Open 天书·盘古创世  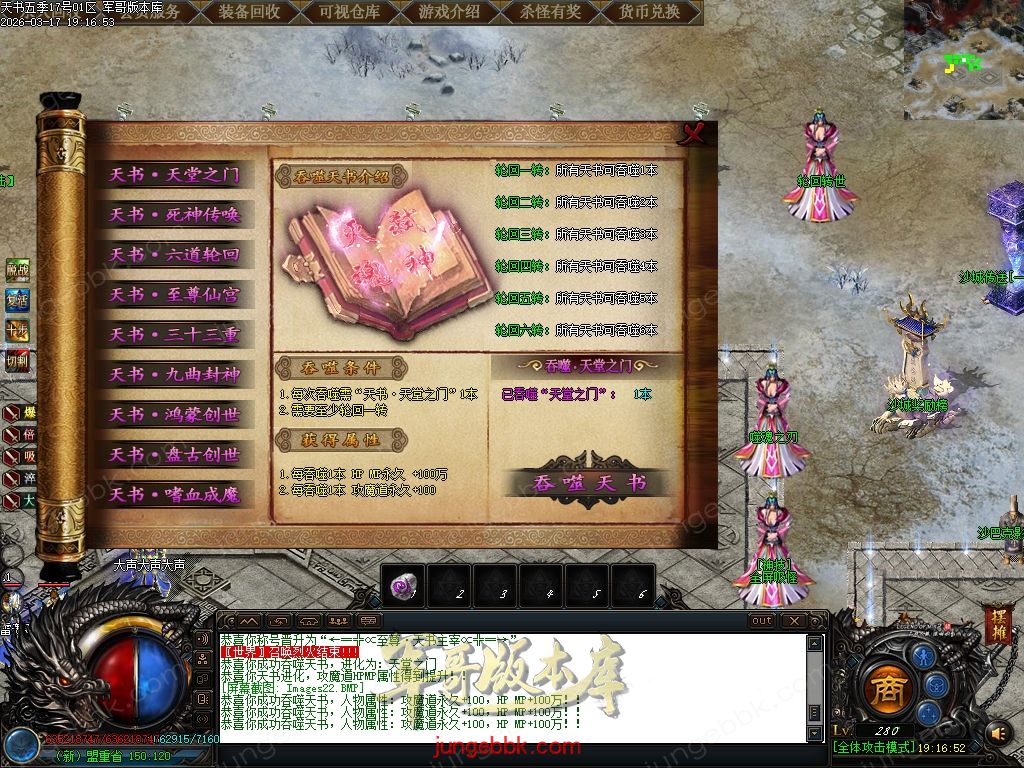[174, 455]
